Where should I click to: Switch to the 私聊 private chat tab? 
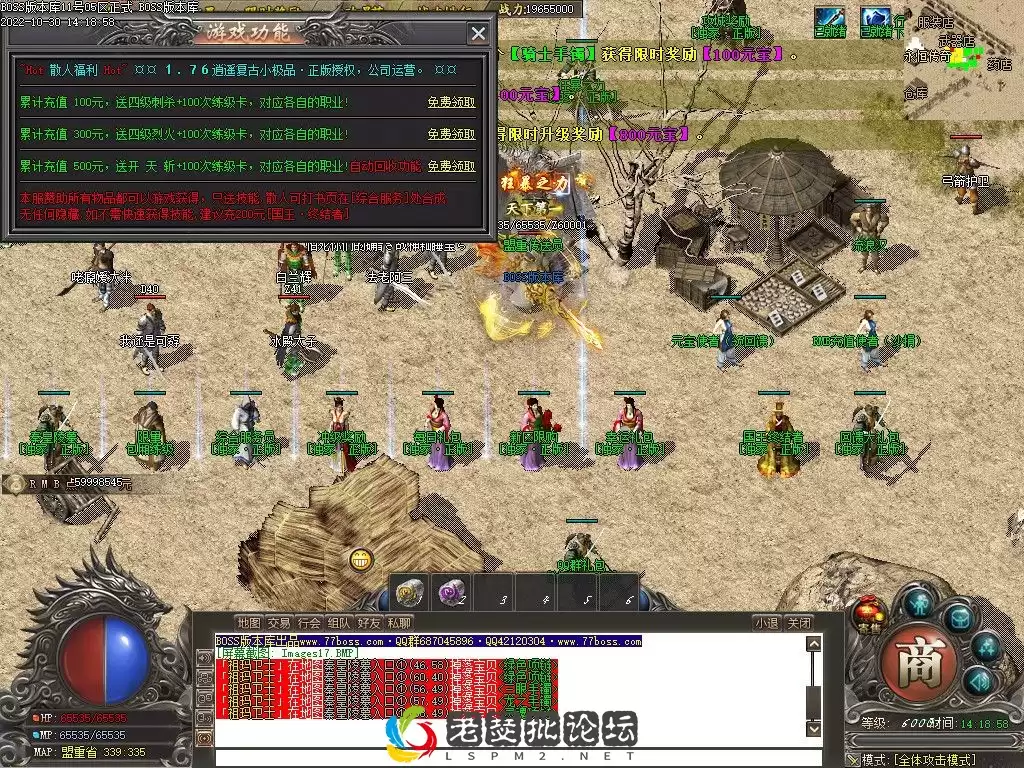point(398,623)
